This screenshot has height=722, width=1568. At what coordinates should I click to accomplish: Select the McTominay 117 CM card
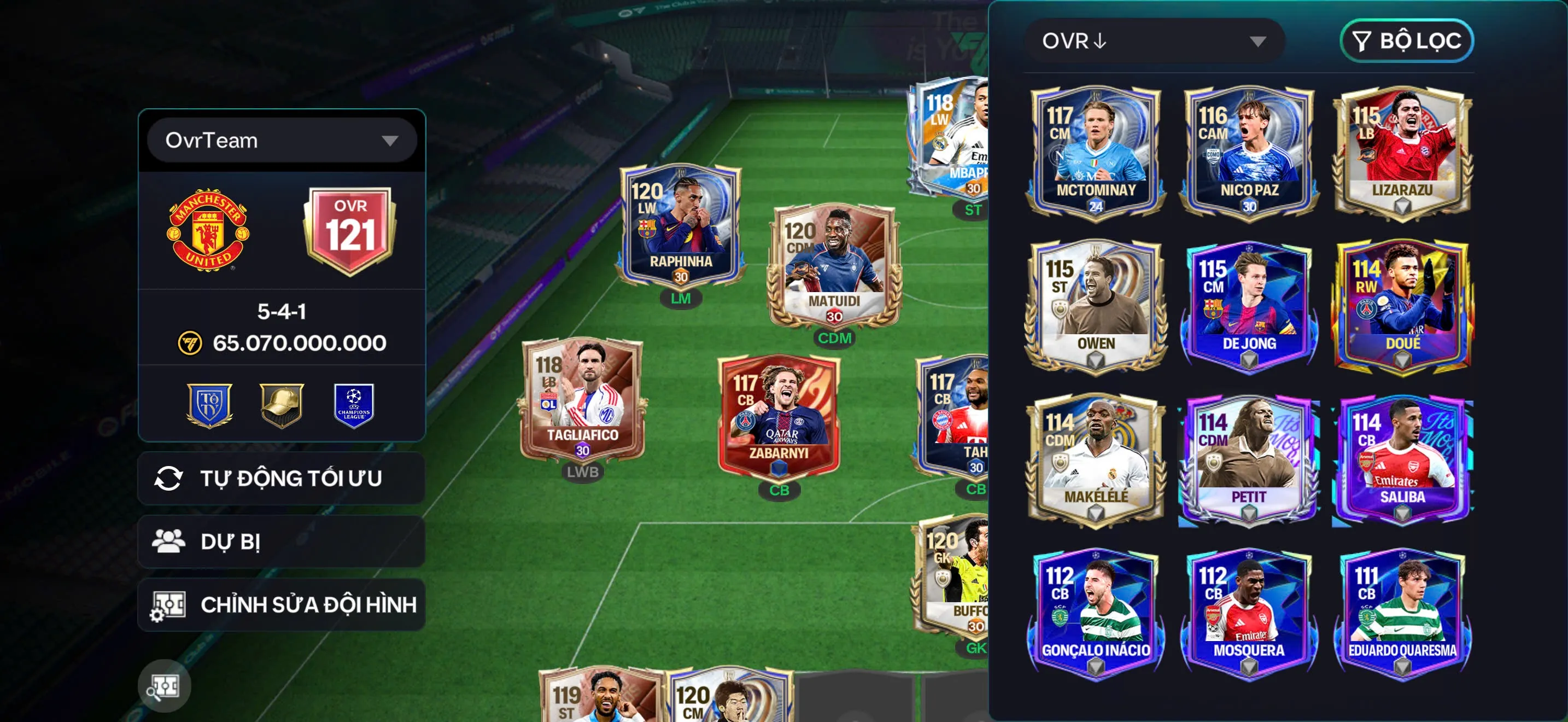click(x=1096, y=152)
